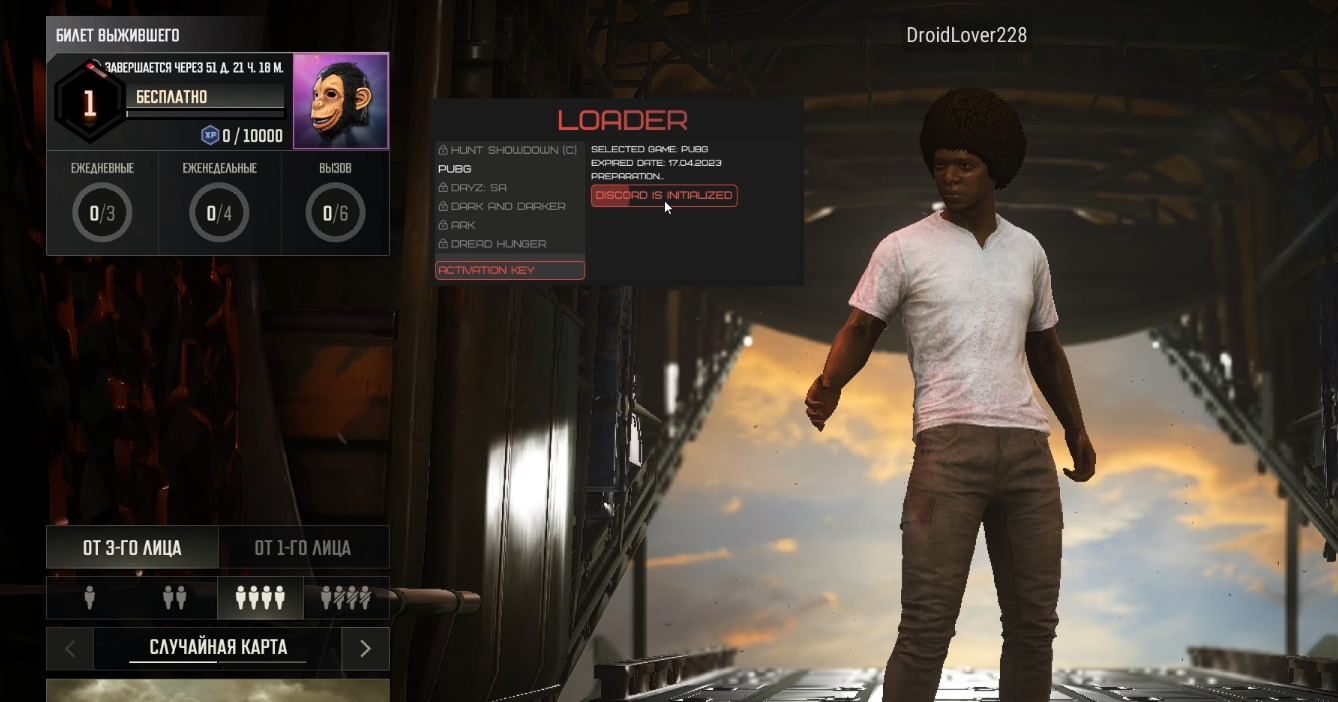
Task: Select the random map (СЛУЧАЙНАЯ КАРТА) label
Action: tap(218, 648)
